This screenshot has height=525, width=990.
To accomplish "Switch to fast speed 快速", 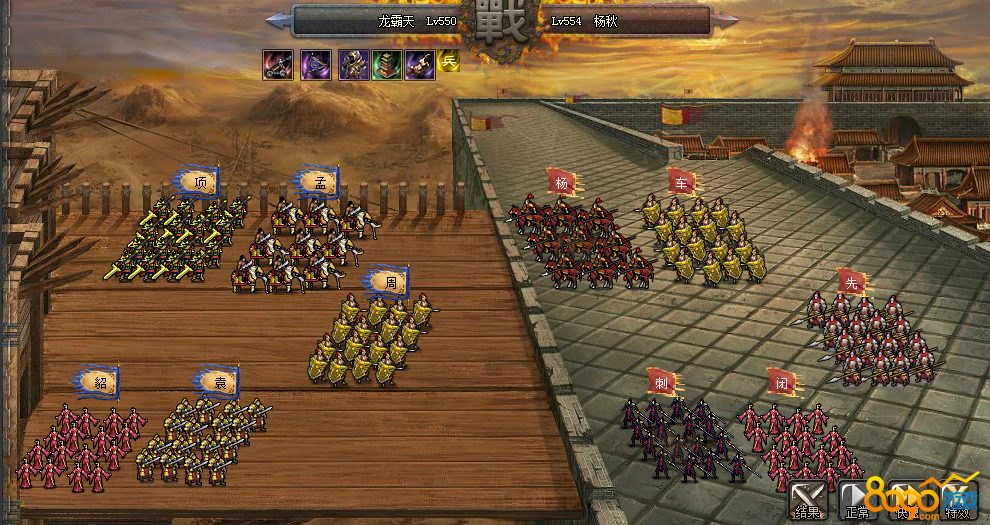I will pyautogui.click(x=906, y=500).
